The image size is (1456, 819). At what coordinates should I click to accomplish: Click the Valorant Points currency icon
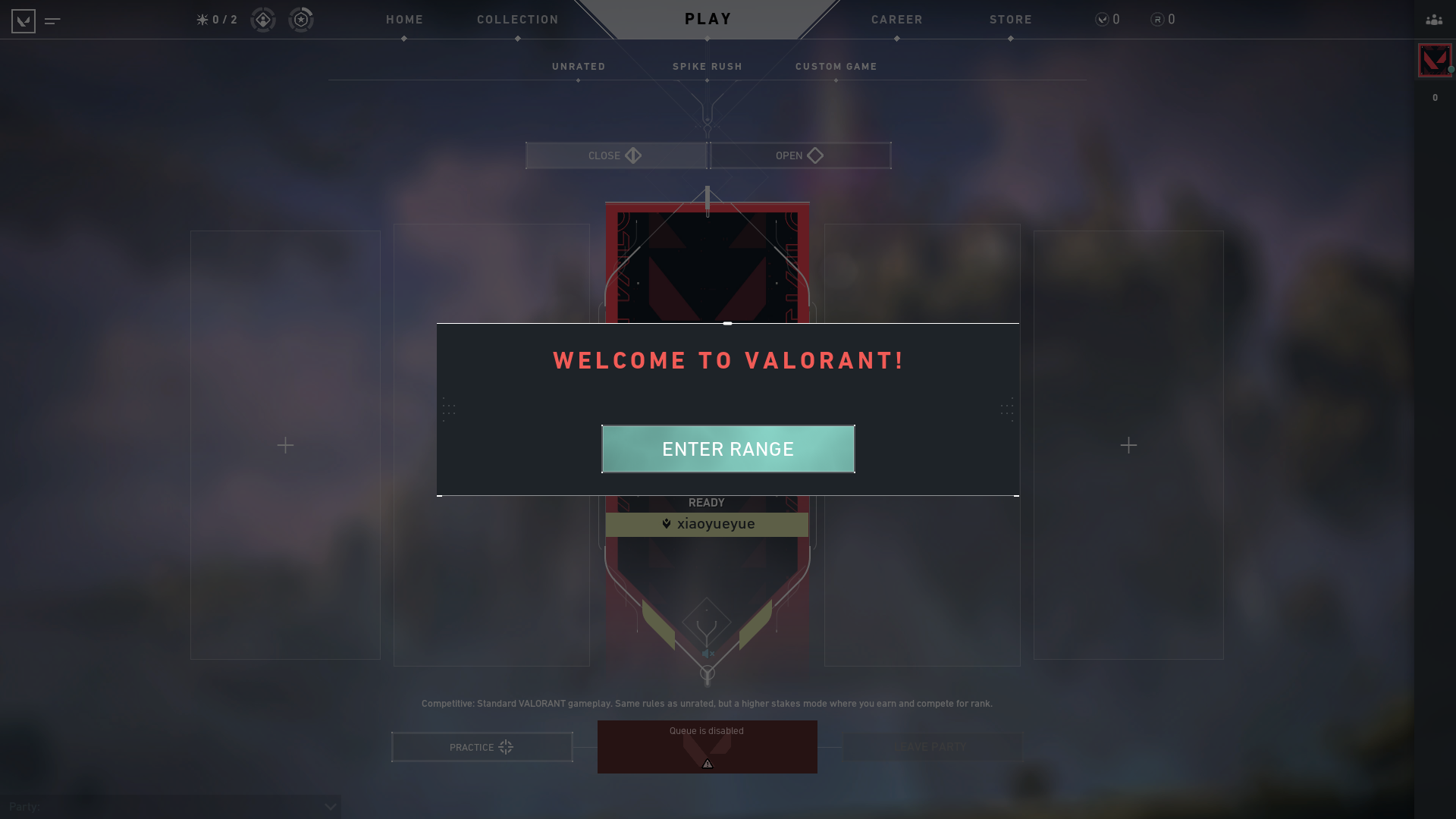tap(1101, 20)
